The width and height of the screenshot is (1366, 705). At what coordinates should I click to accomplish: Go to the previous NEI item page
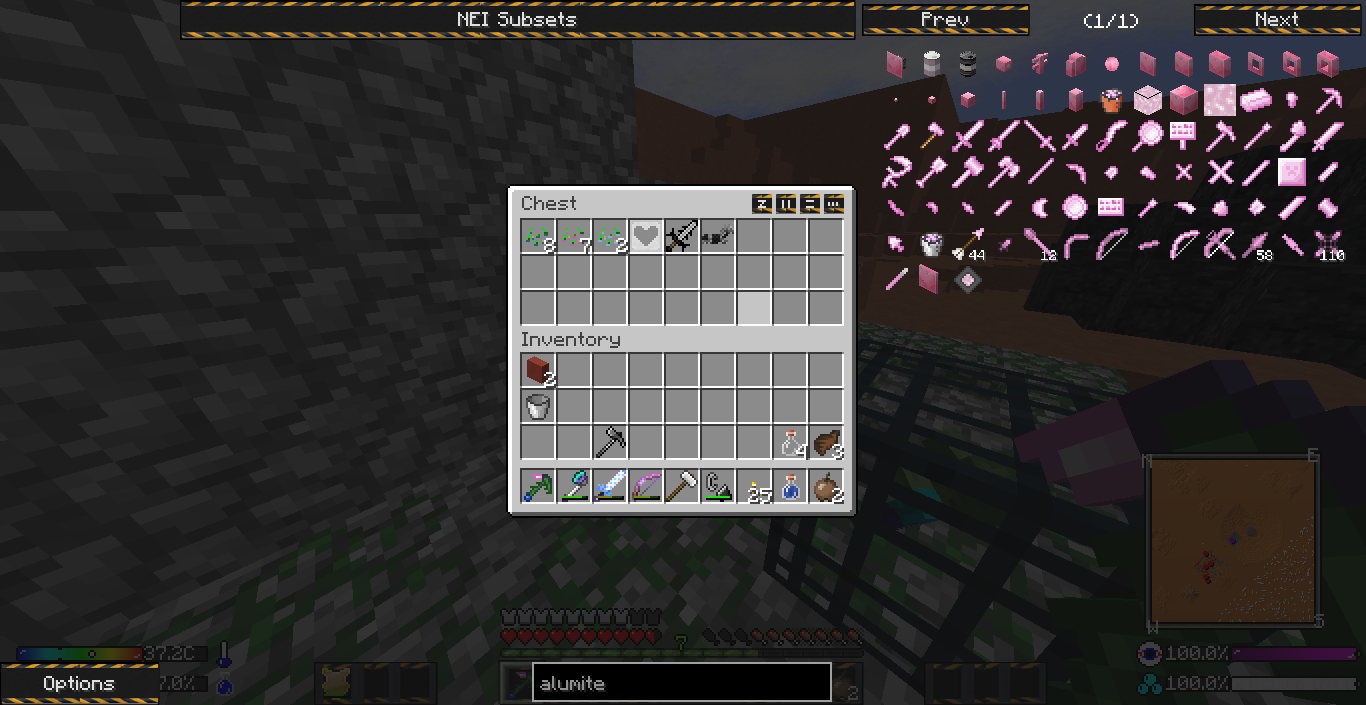click(945, 20)
